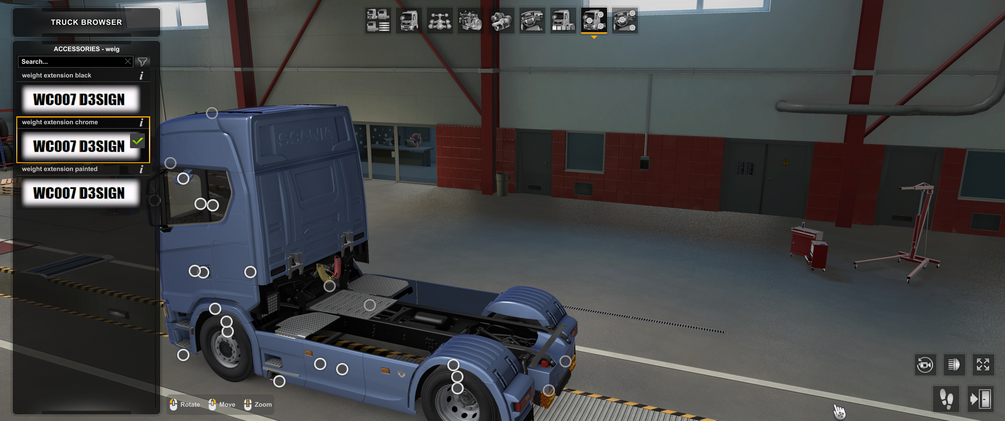Toggle the truck headlights

(953, 365)
